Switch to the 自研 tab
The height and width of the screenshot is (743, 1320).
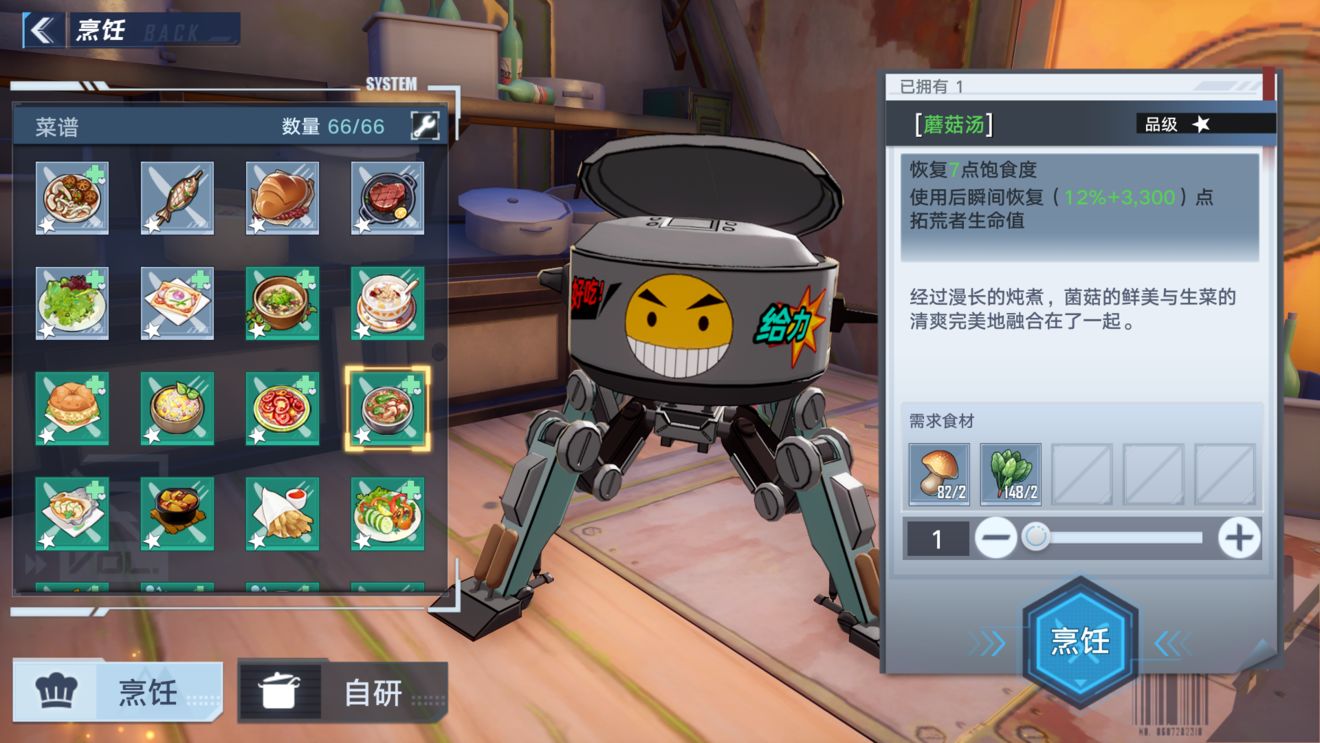(x=342, y=691)
